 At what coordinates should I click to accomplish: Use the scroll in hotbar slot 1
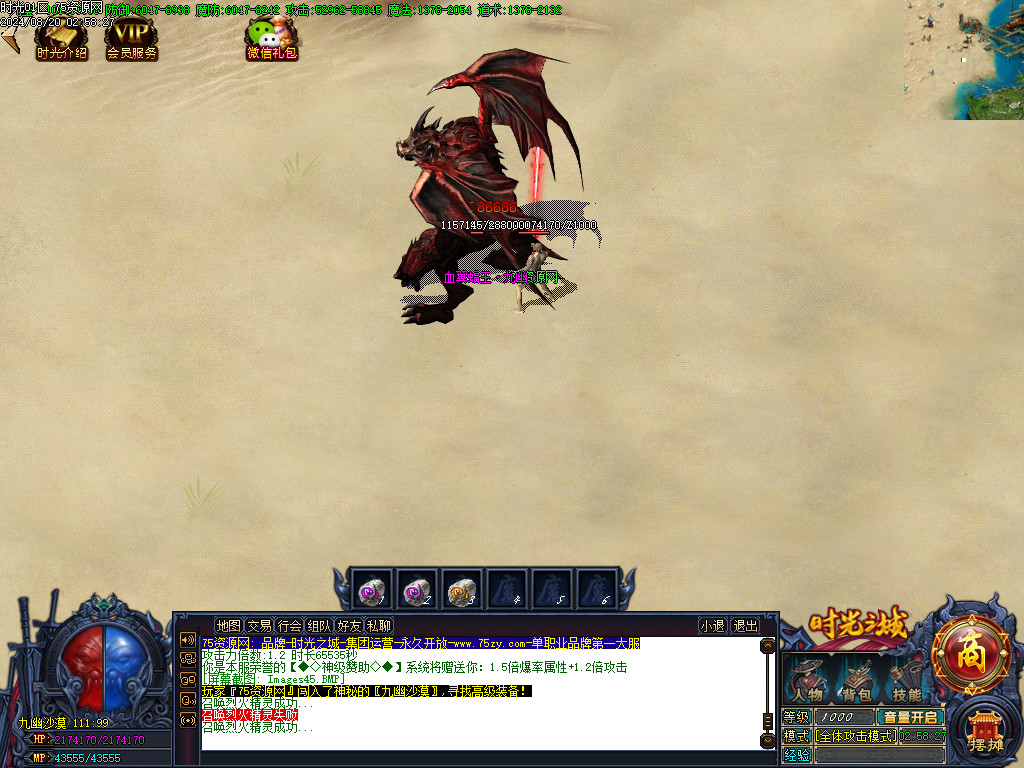pyautogui.click(x=372, y=590)
